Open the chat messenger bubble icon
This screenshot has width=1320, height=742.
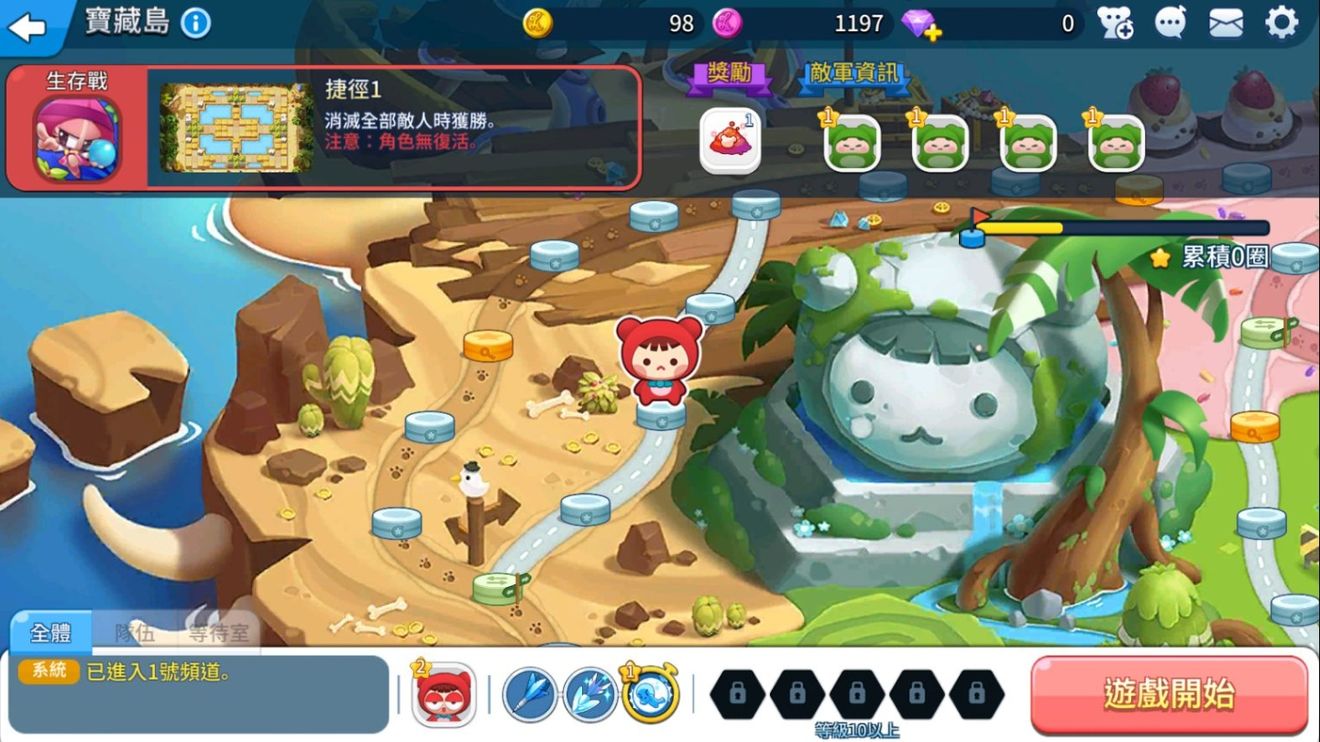tap(1171, 23)
